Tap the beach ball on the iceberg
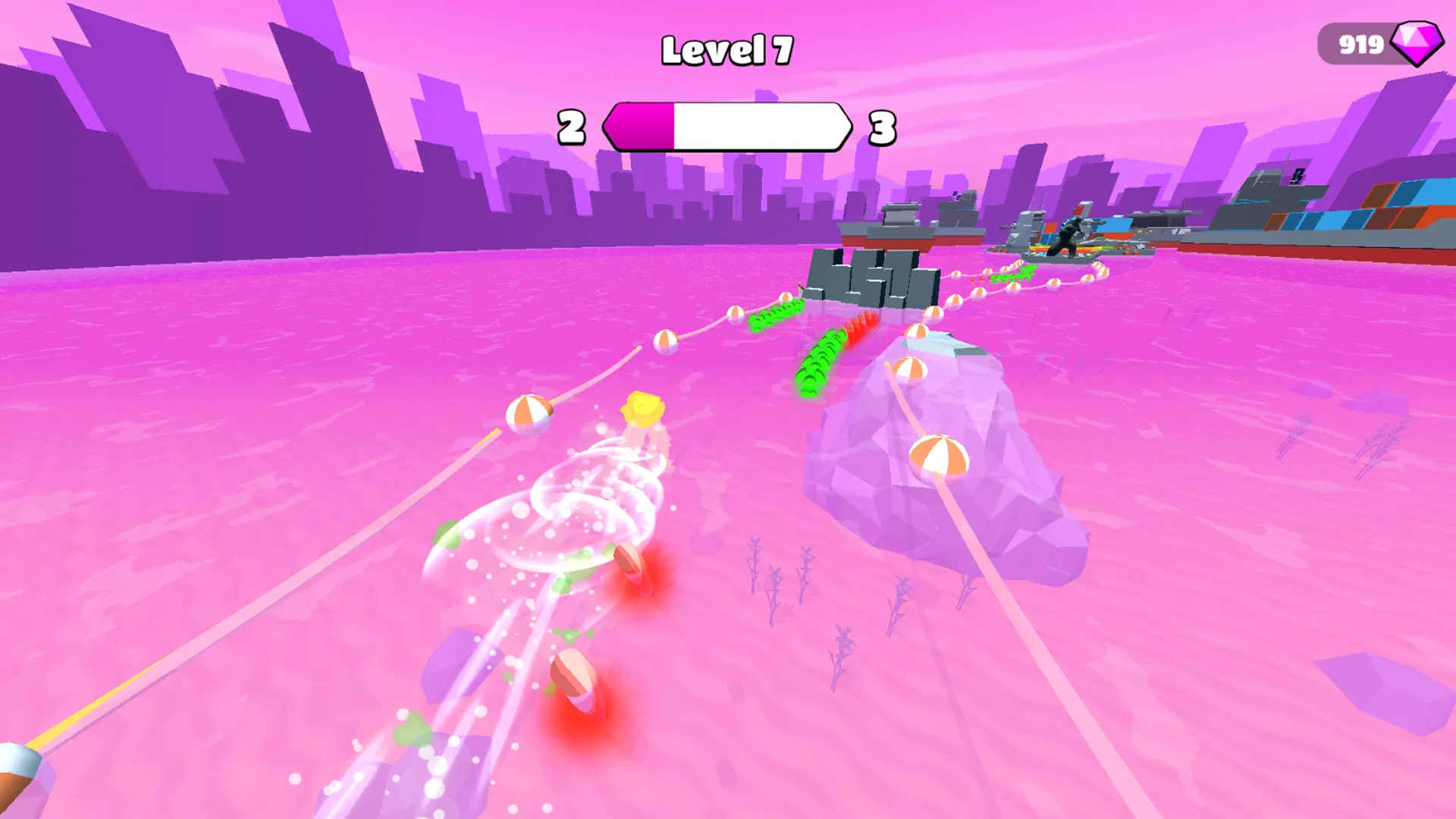Viewport: 1456px width, 819px height. tap(941, 458)
